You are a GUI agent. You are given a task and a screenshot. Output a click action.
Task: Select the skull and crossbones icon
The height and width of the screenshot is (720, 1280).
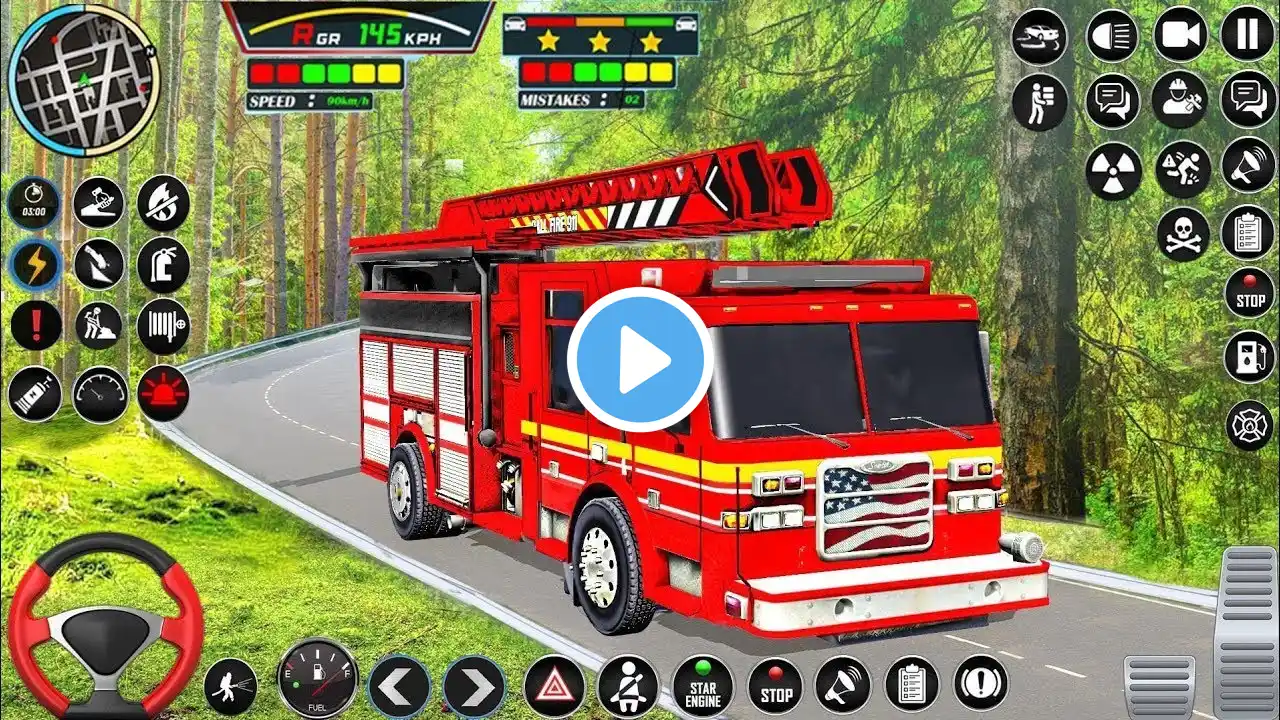(x=1183, y=234)
